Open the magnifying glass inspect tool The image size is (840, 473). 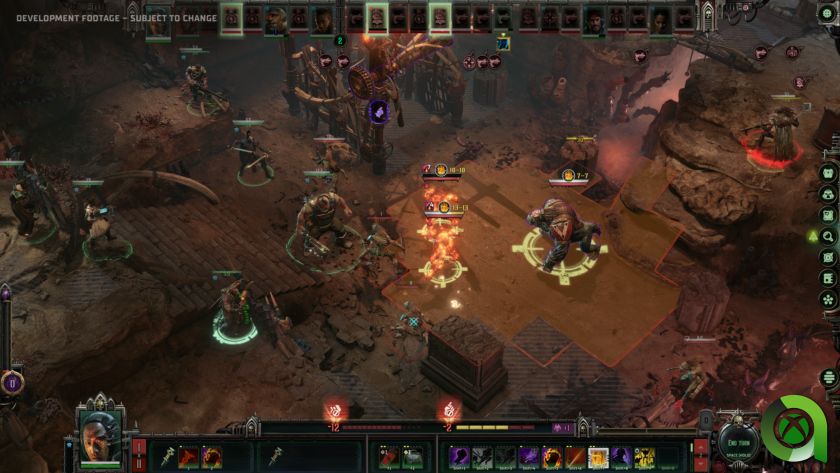[828, 237]
